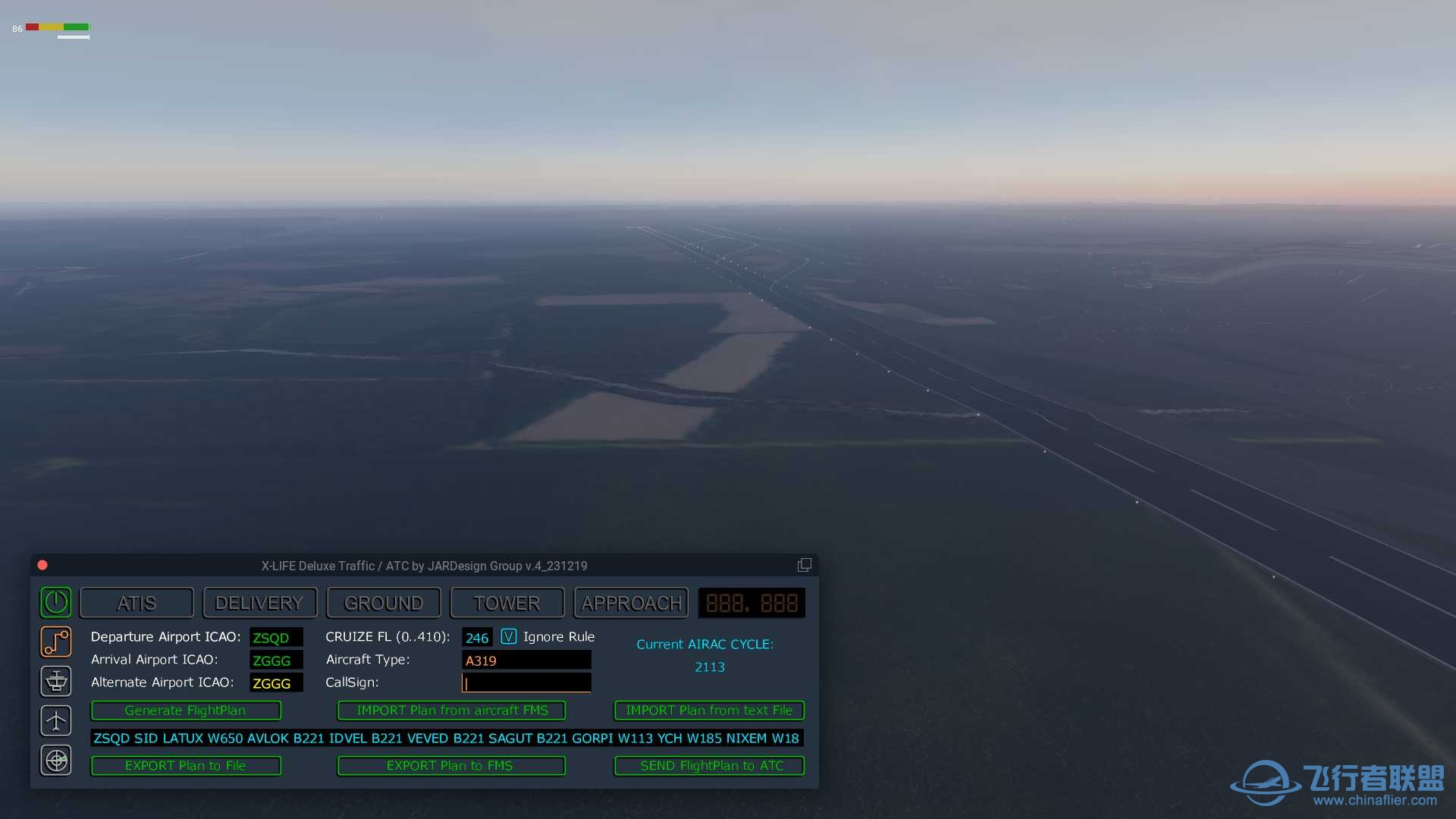Pop out the X-LIFE window
1456x819 pixels.
coord(804,565)
